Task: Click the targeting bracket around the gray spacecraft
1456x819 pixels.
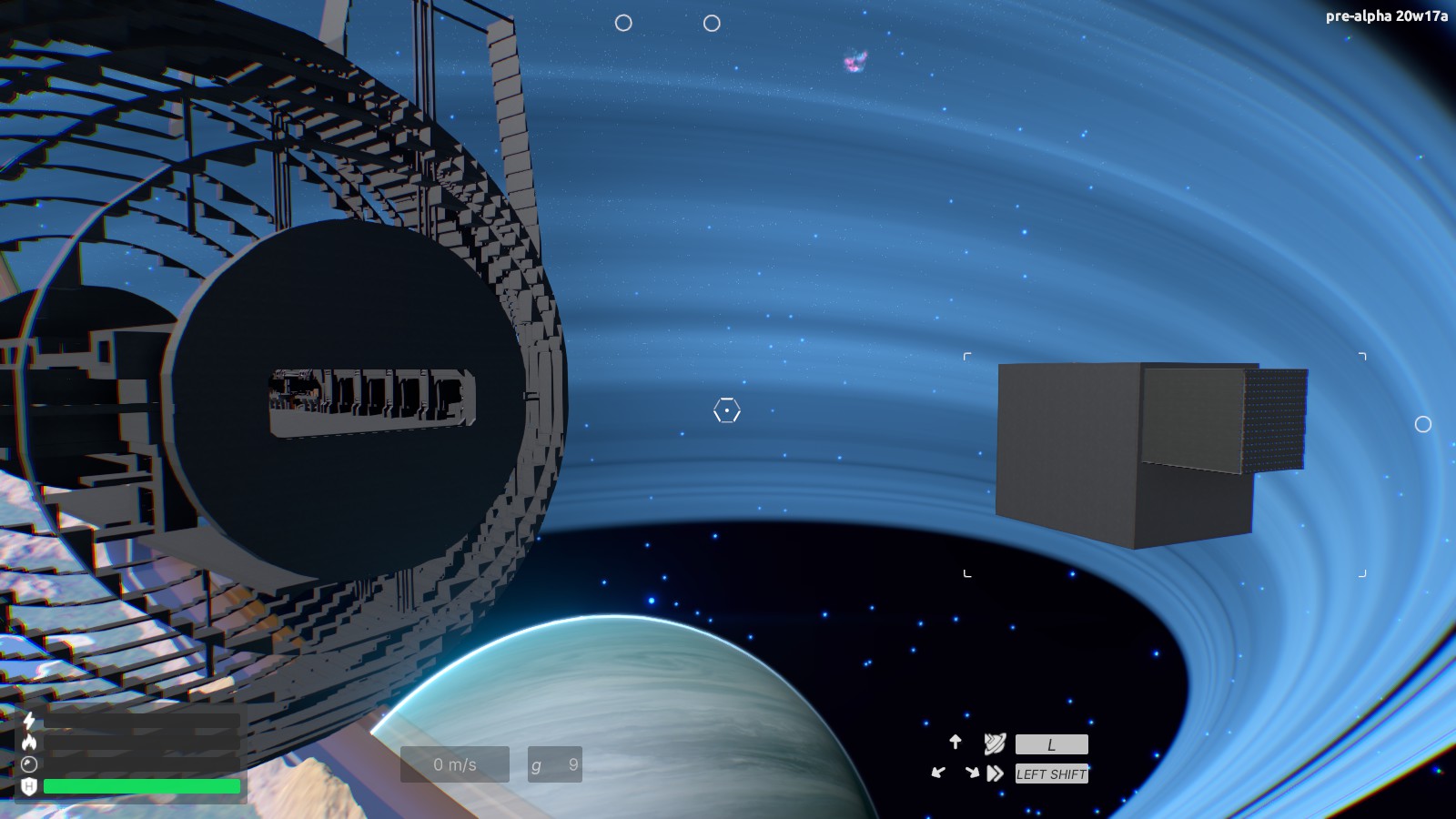Action: [x=967, y=356]
